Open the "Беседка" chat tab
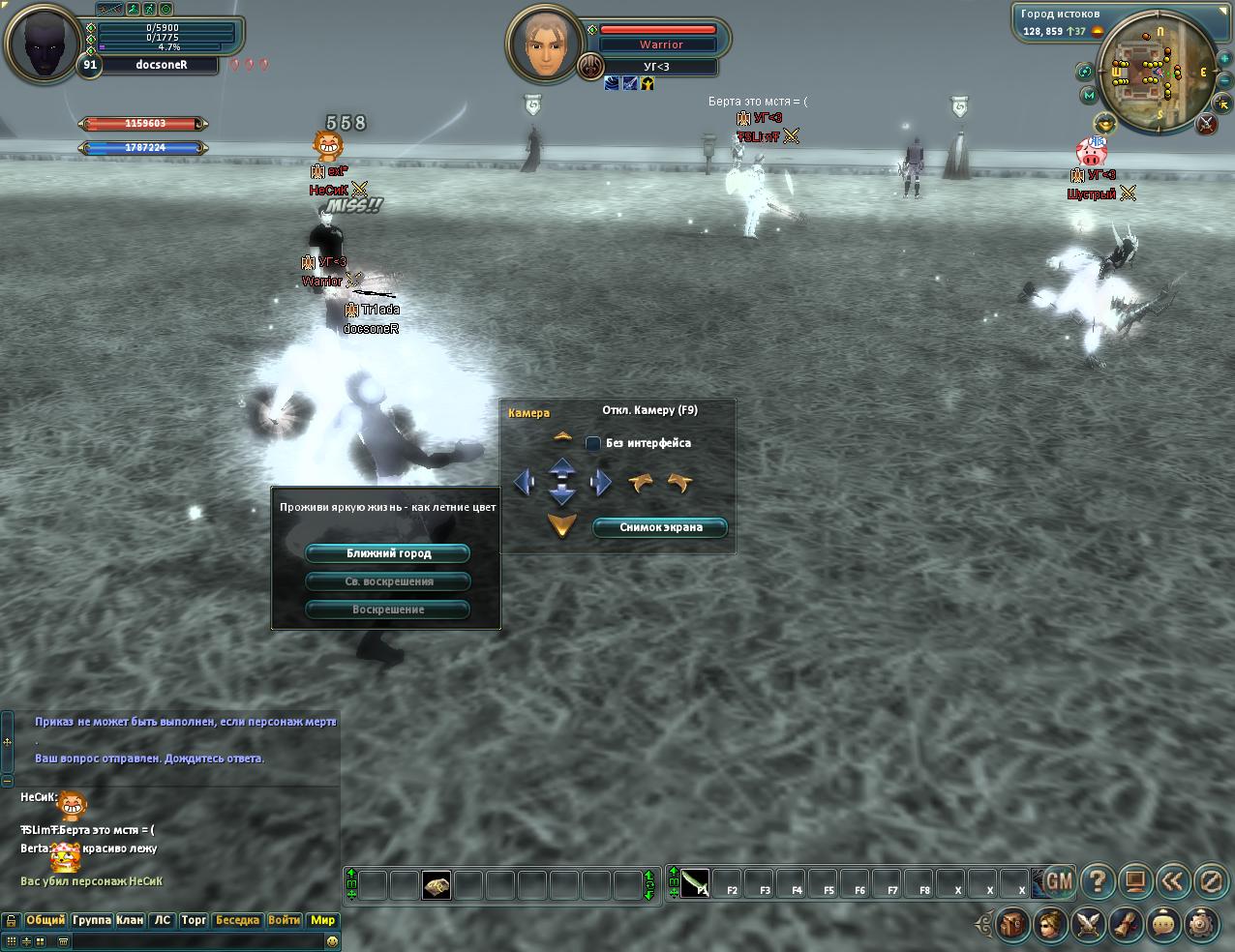 (x=237, y=920)
